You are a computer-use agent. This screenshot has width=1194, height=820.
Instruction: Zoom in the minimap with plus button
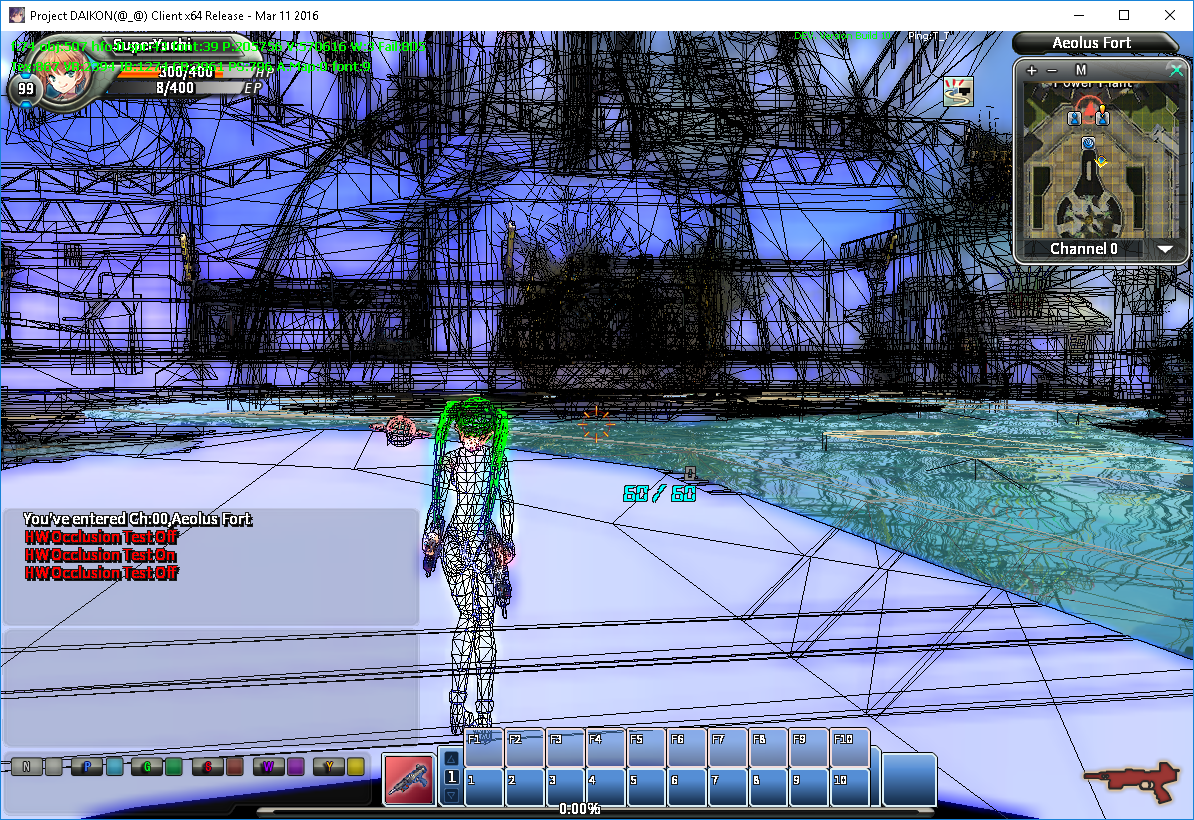(x=1032, y=71)
